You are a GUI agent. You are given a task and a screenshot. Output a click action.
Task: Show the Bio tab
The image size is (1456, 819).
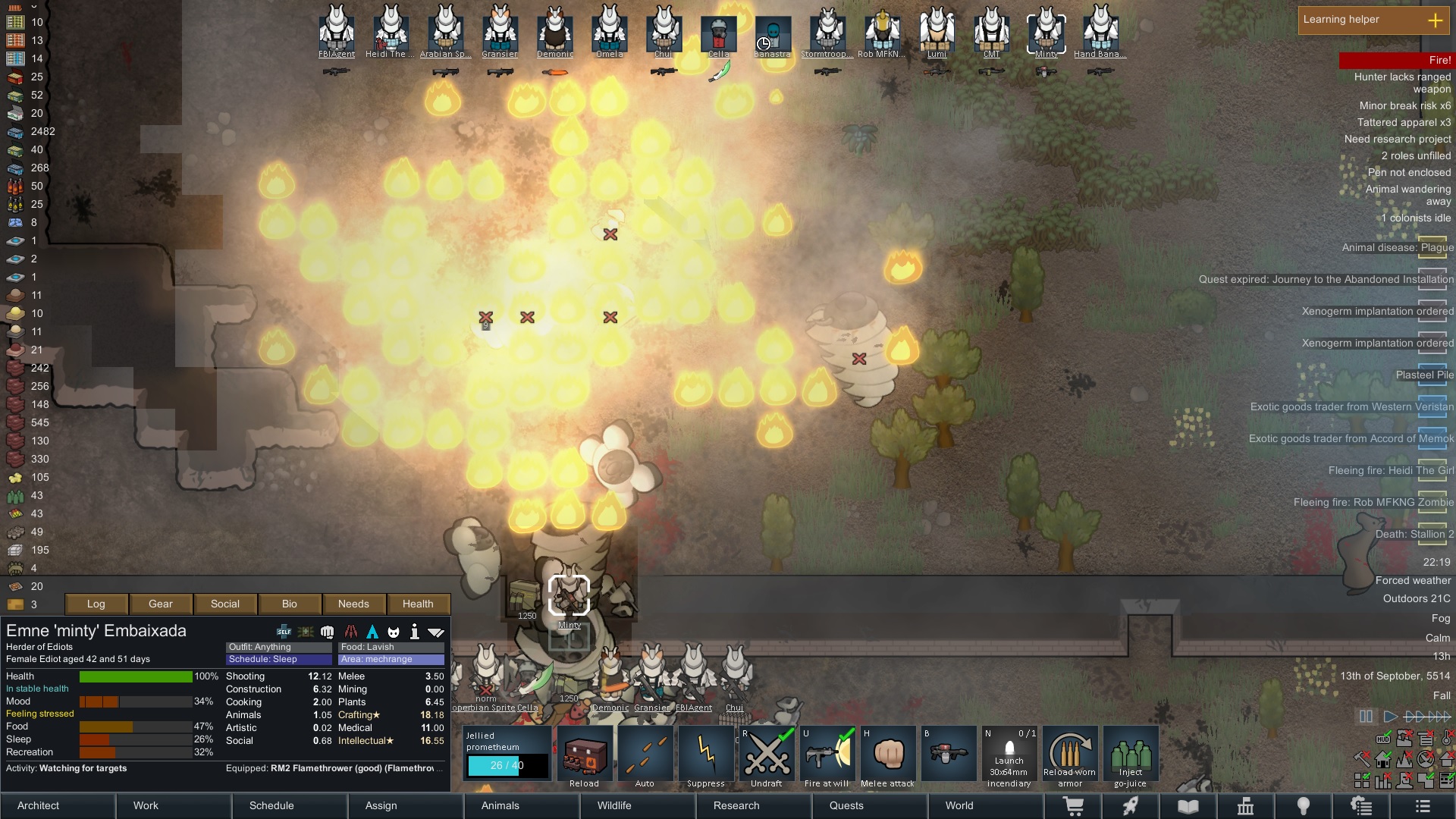pyautogui.click(x=290, y=604)
